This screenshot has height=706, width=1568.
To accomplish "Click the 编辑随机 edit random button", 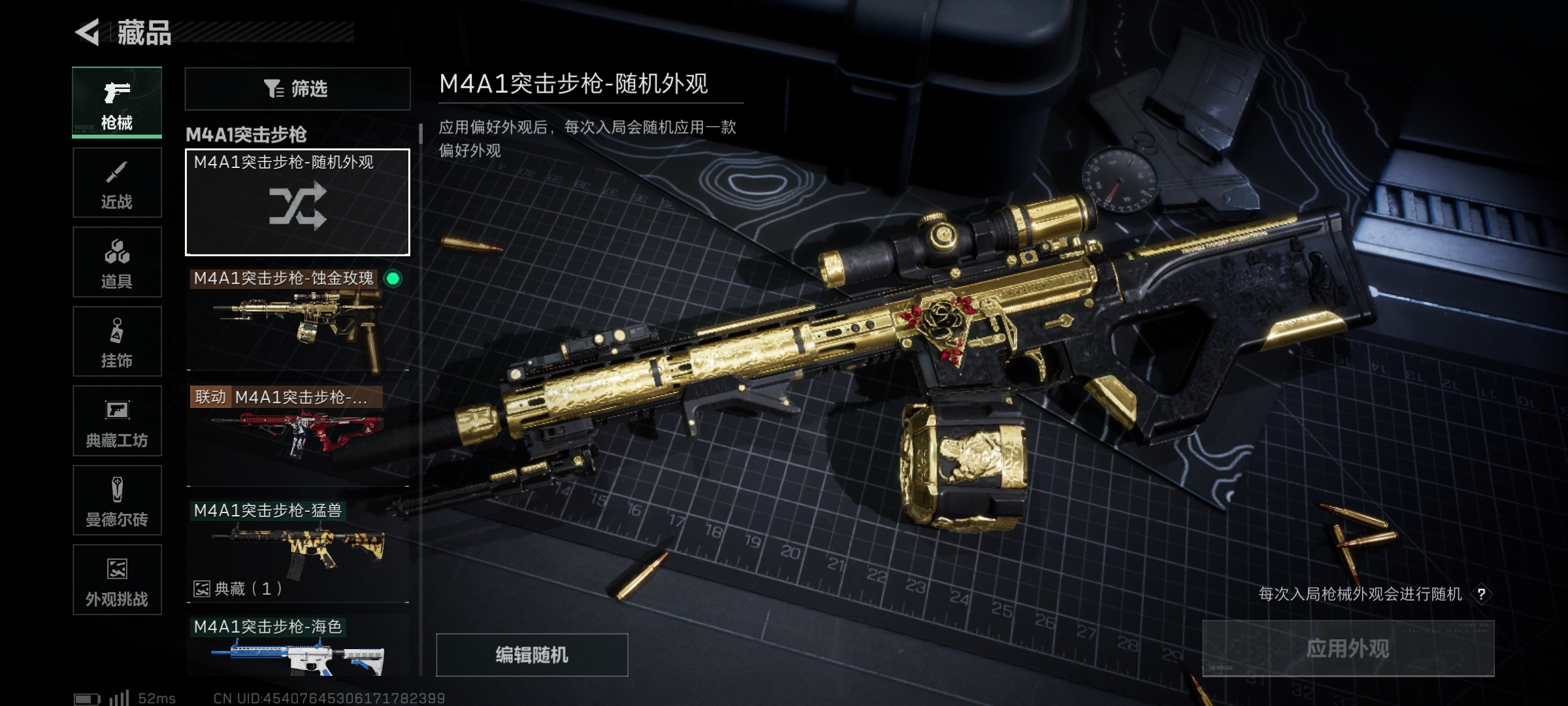I will (532, 654).
